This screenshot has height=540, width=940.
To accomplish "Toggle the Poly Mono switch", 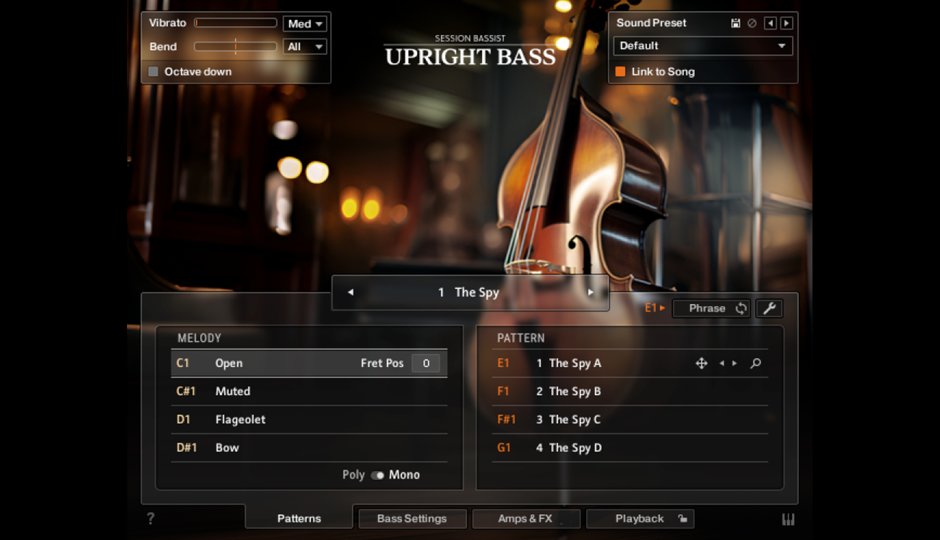I will point(378,475).
